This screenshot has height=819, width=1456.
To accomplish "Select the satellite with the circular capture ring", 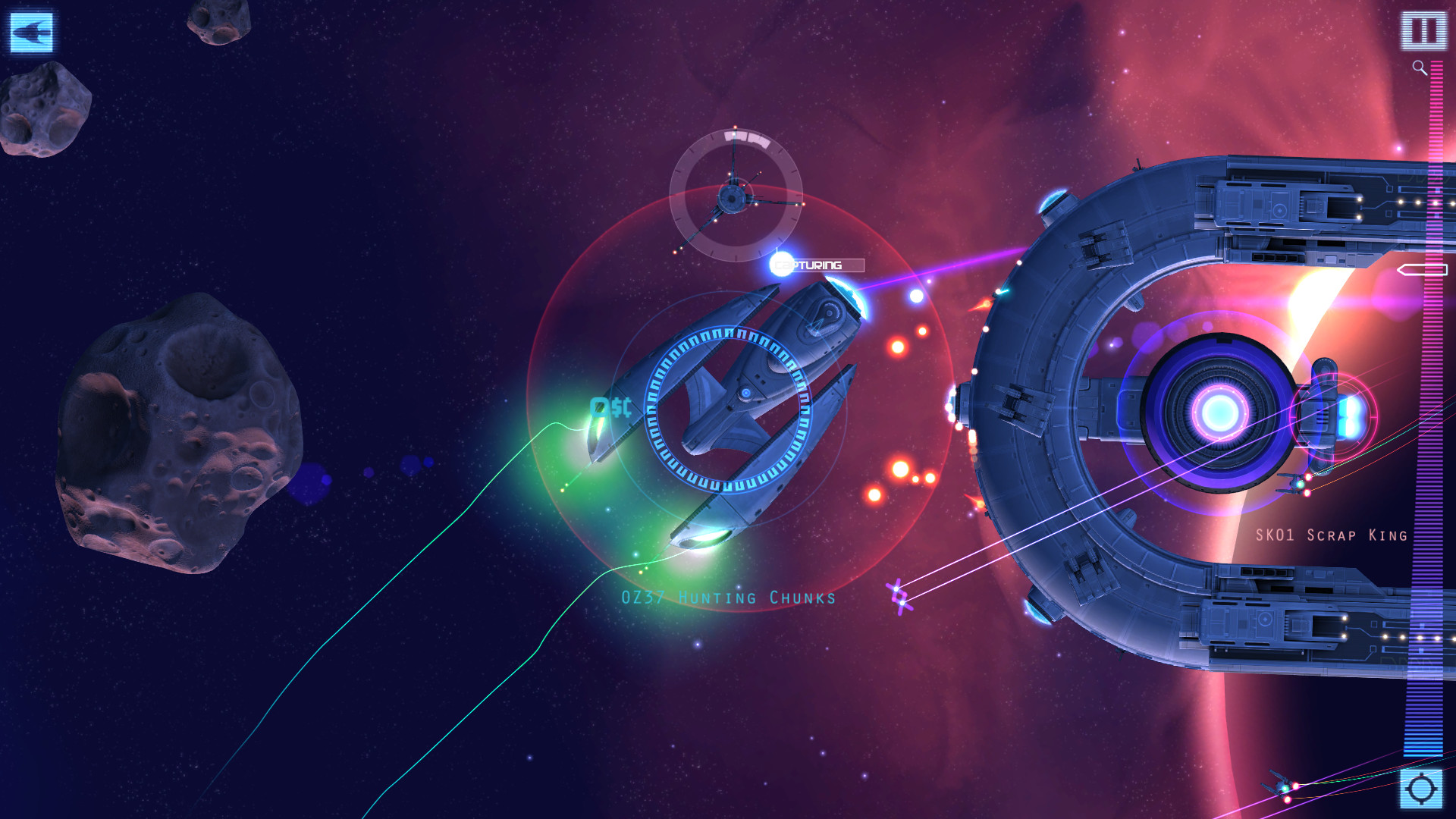I will [x=732, y=199].
